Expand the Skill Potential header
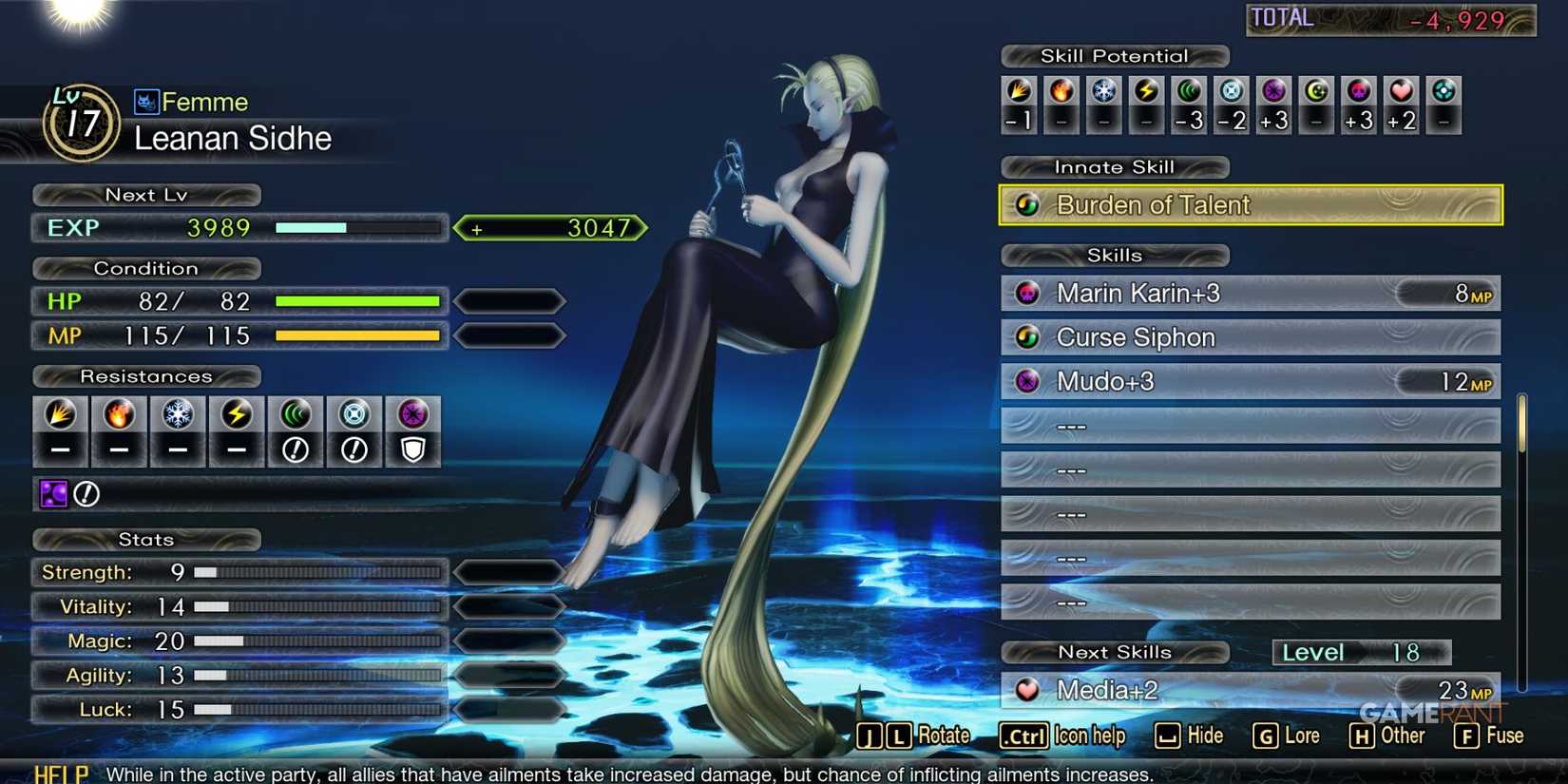Image resolution: width=1568 pixels, height=784 pixels. (1114, 55)
